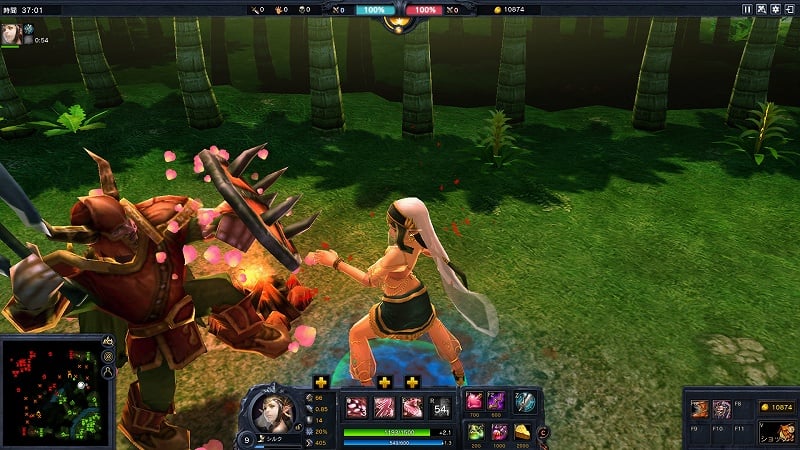Open the crossed-swords search icon in the top bar

point(761,9)
